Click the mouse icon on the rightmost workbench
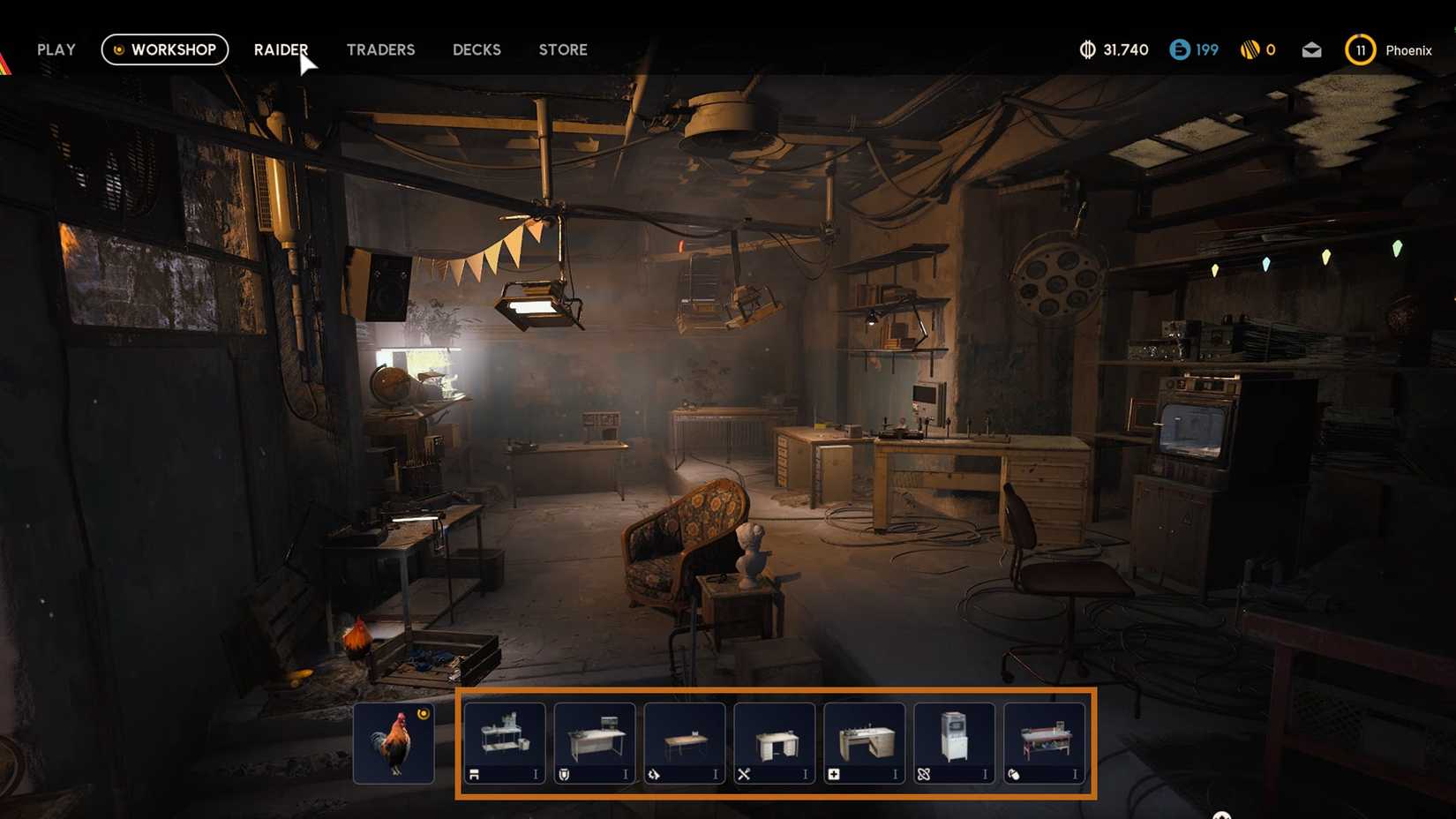The image size is (1456, 819). (x=1014, y=773)
